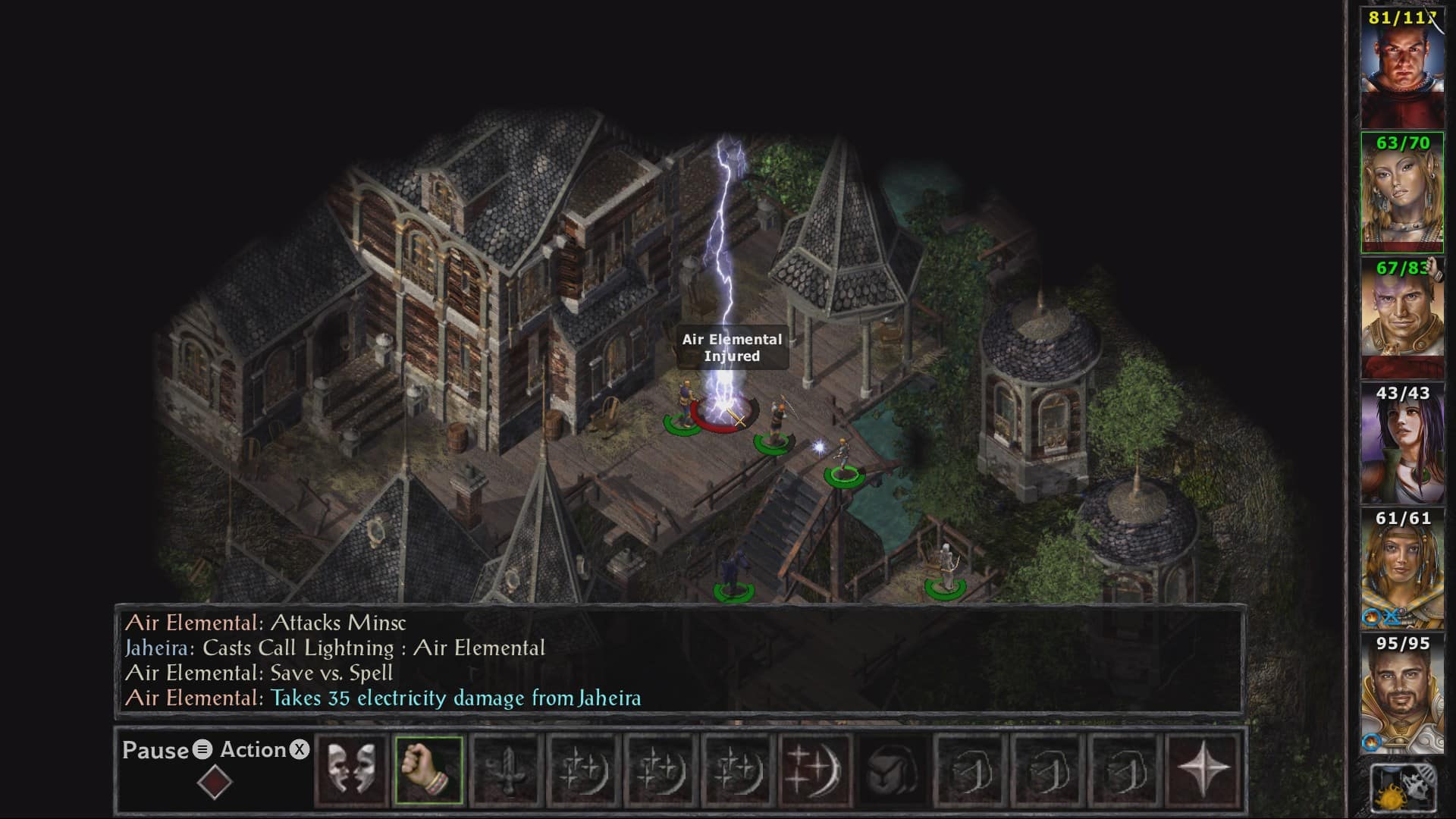Select the red-armored hero portrait at 81 HP
The height and width of the screenshot is (819, 1456).
(1401, 68)
